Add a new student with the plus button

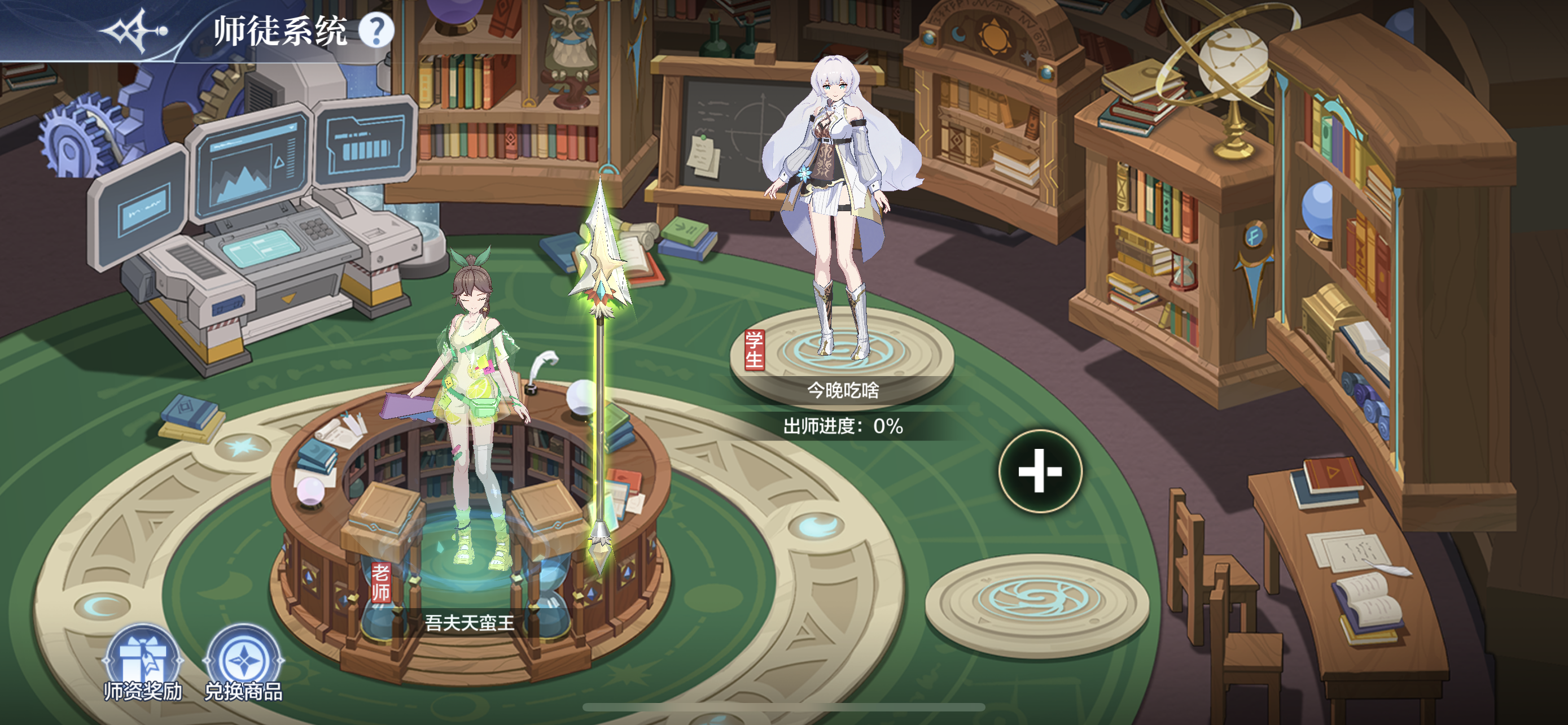click(x=1040, y=470)
